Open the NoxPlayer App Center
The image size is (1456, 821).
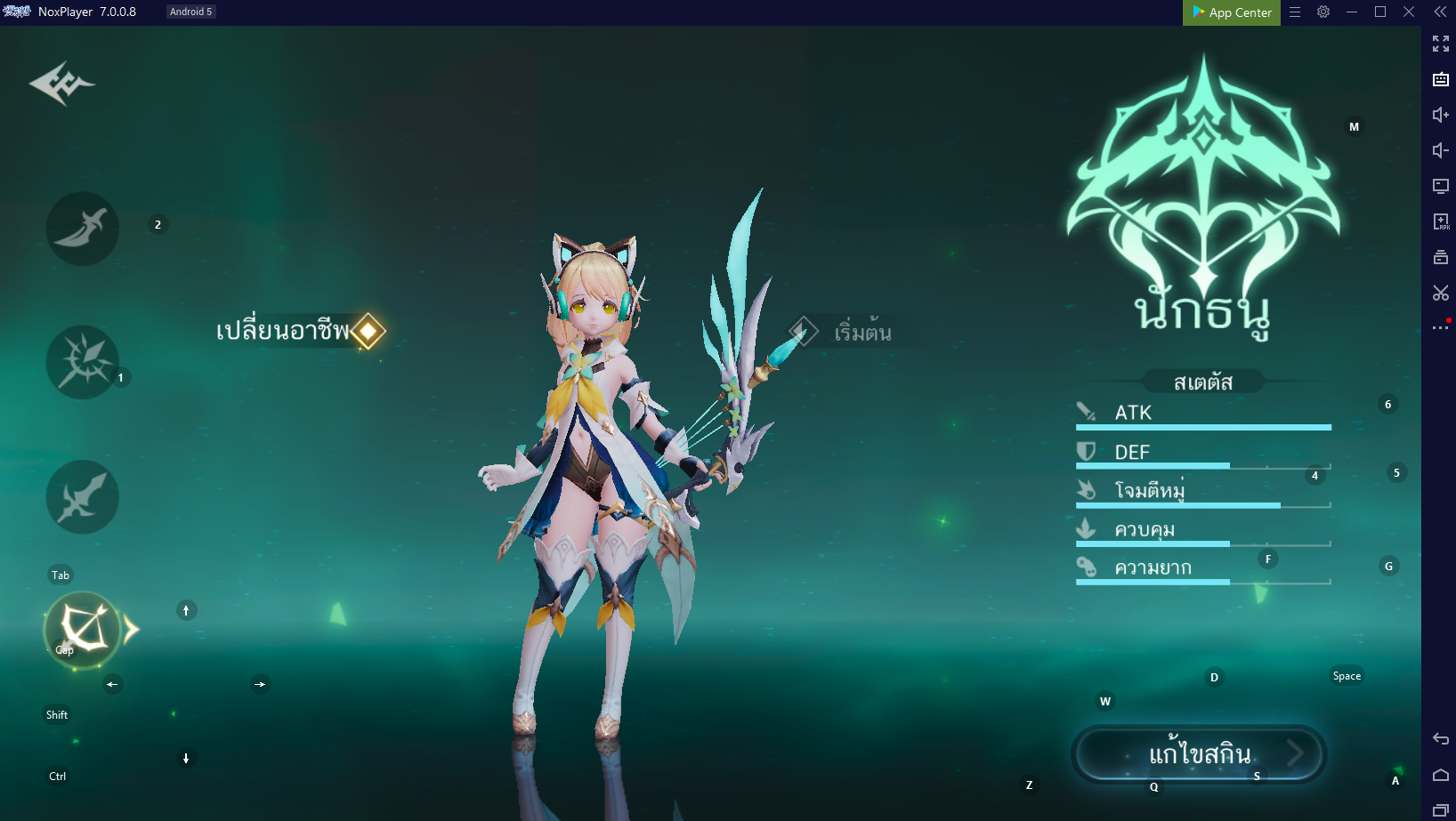click(x=1232, y=12)
